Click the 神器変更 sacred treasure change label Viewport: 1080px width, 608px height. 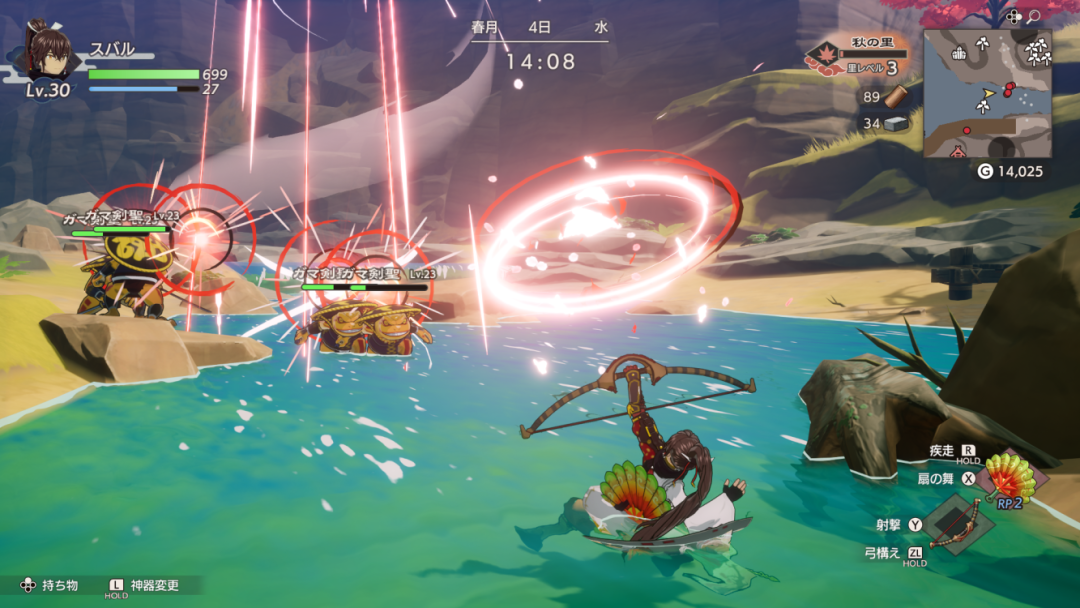[154, 585]
